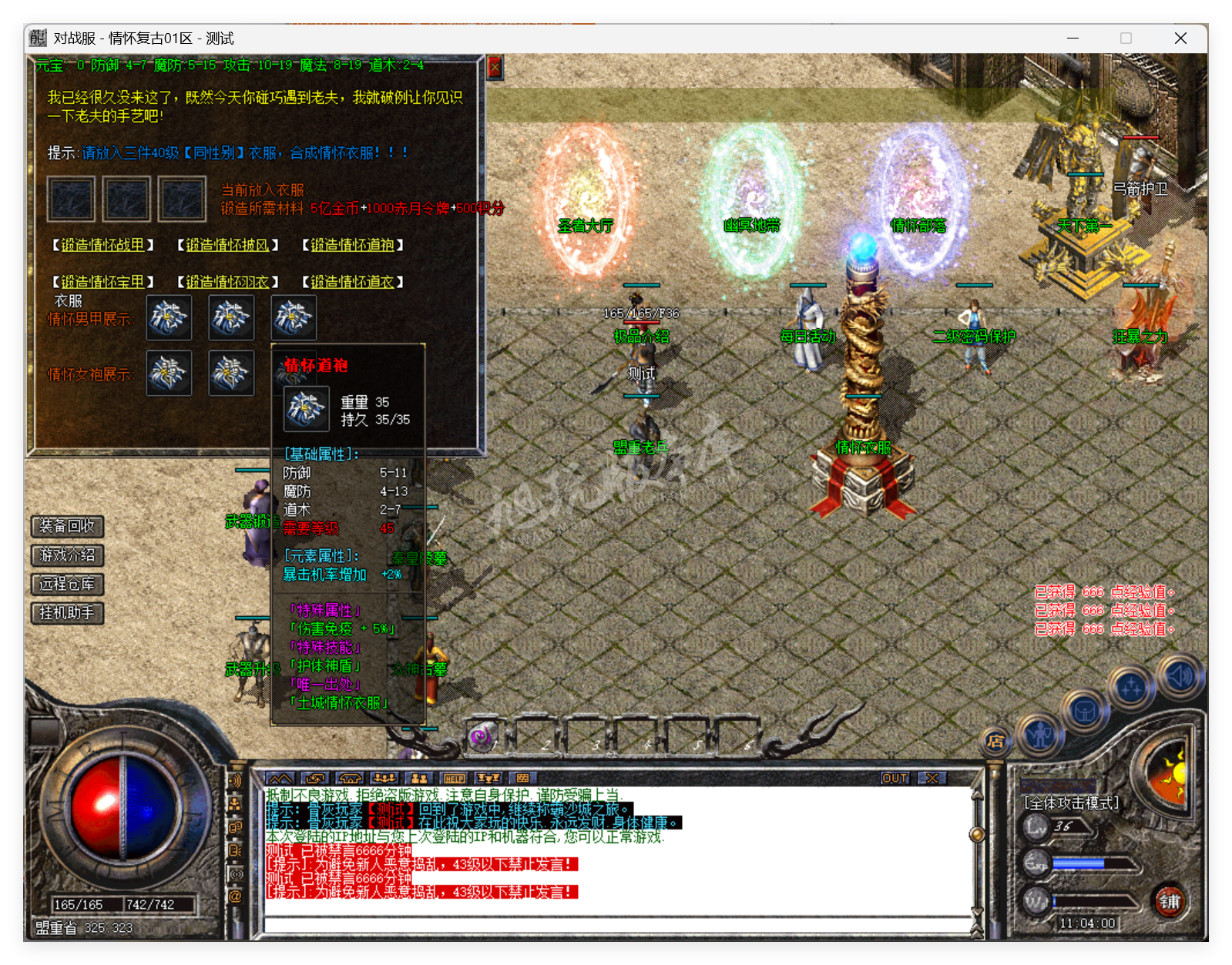Click the HELP icon in the chat toolbar

[x=455, y=779]
